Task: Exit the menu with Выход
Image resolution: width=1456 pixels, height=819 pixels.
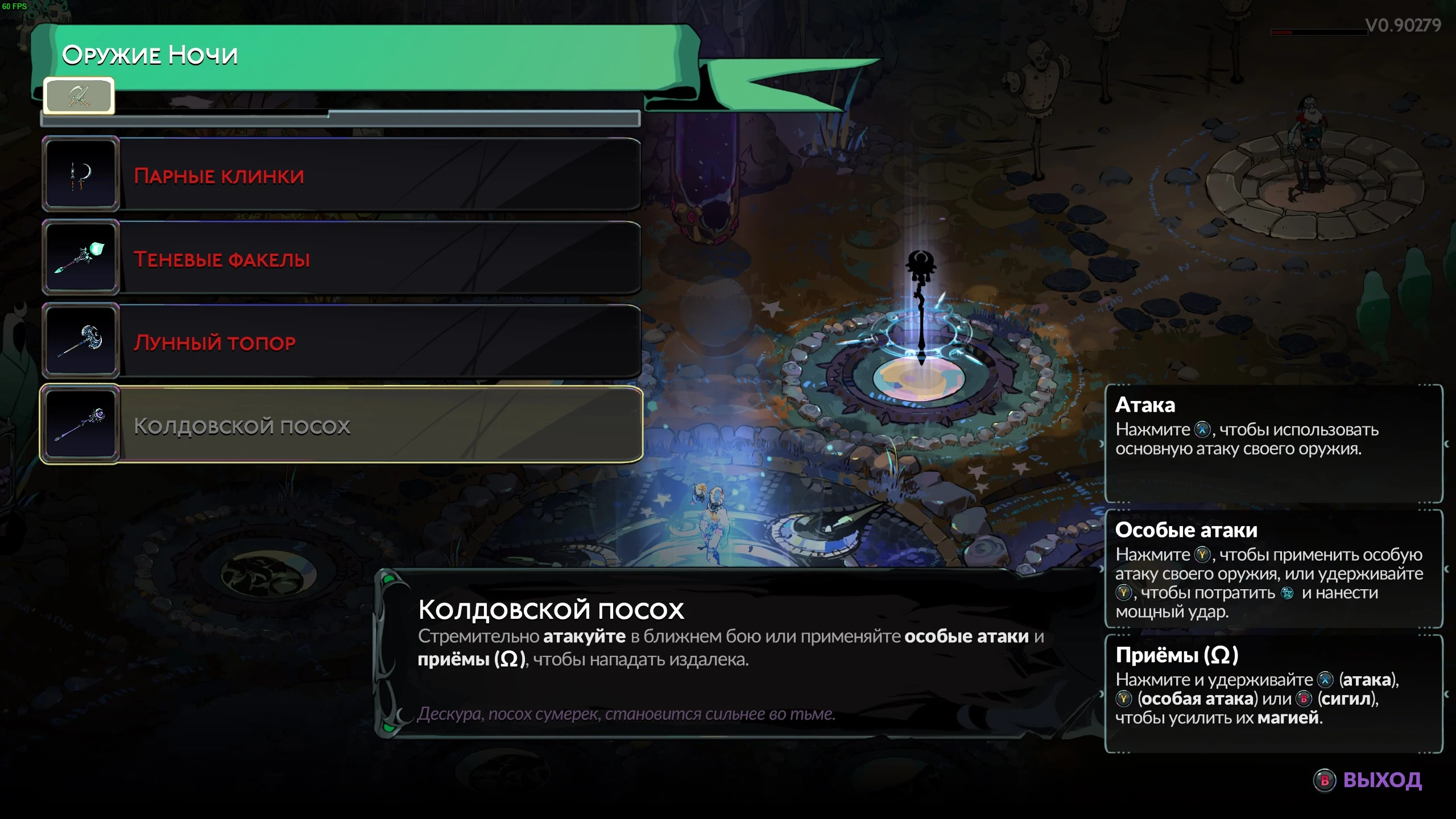Action: coord(1368,780)
